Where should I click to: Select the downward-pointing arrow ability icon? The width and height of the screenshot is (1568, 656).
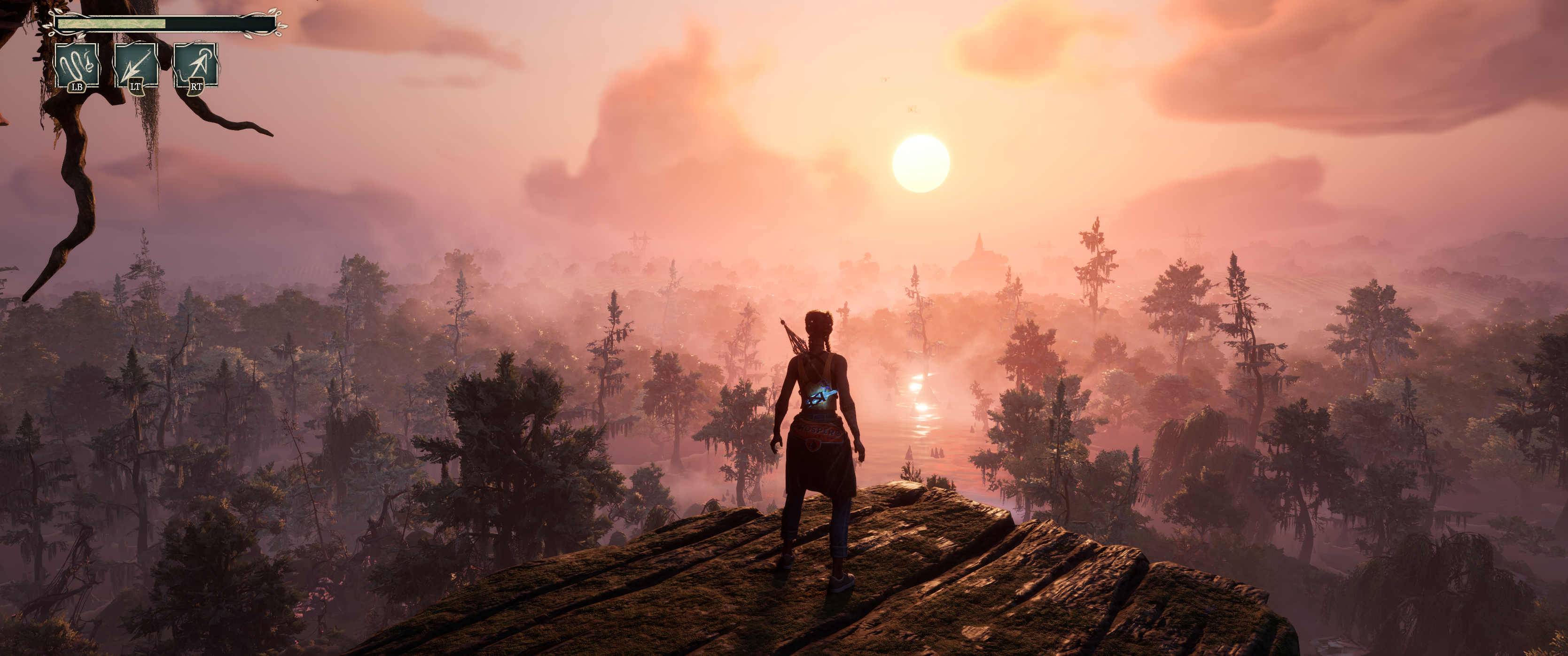coord(136,64)
